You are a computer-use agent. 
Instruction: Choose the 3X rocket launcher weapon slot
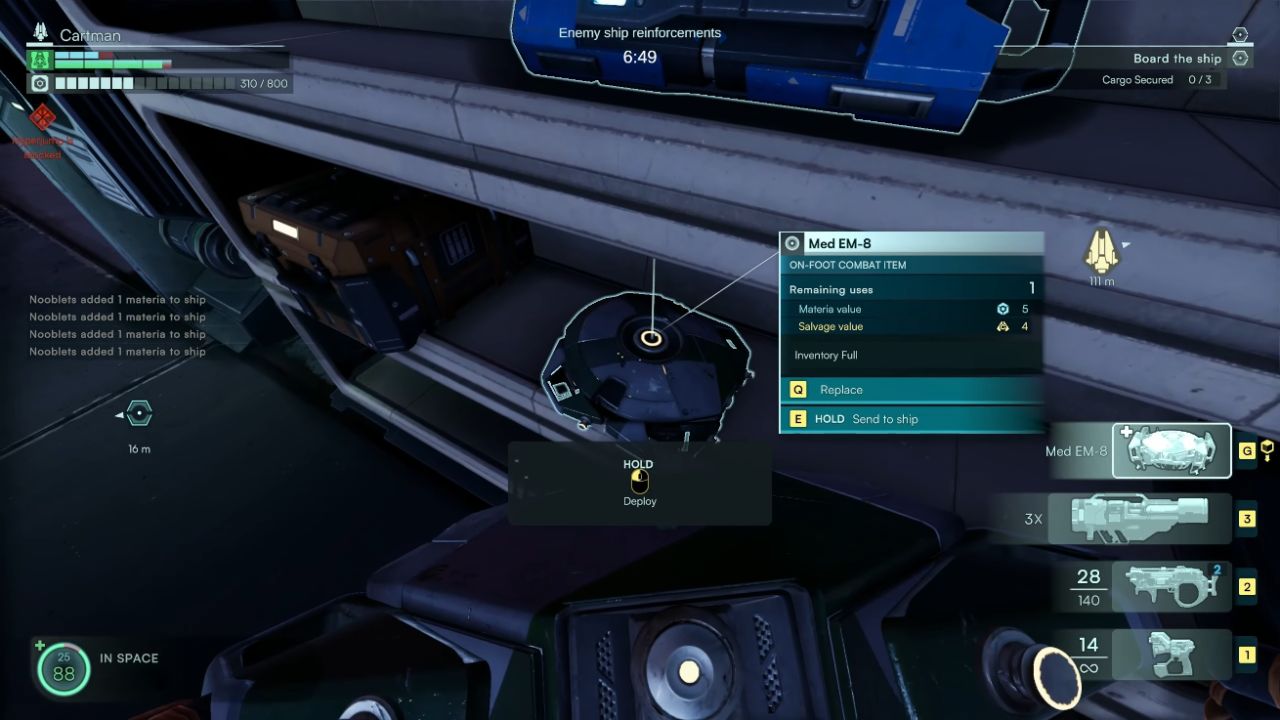(x=1139, y=518)
